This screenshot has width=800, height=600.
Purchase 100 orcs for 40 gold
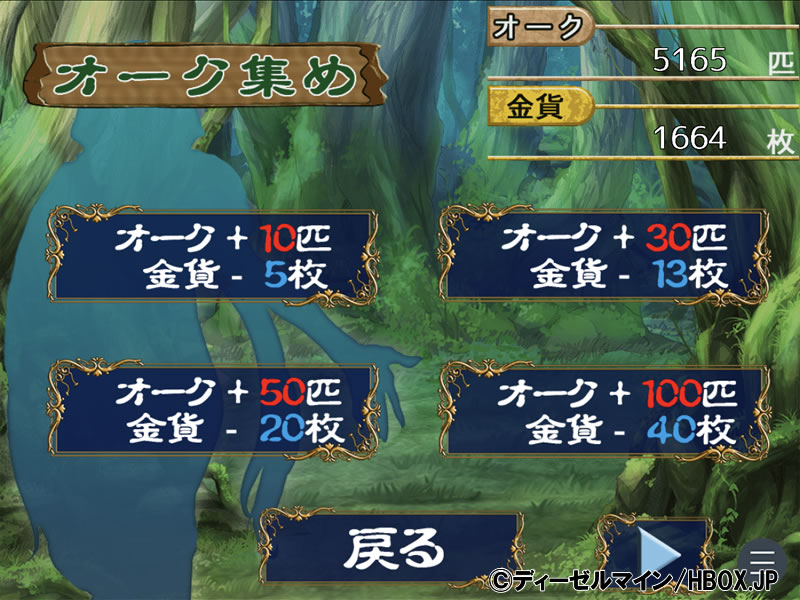pos(605,412)
